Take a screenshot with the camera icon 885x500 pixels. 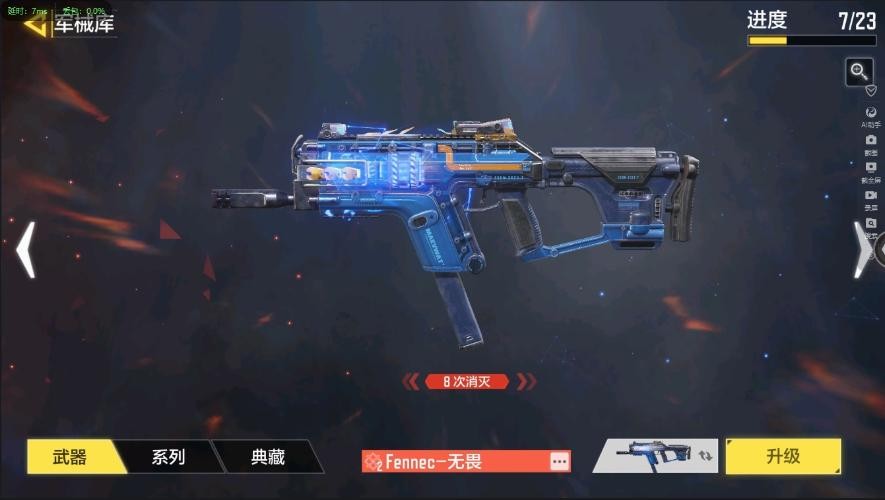[x=871, y=142]
